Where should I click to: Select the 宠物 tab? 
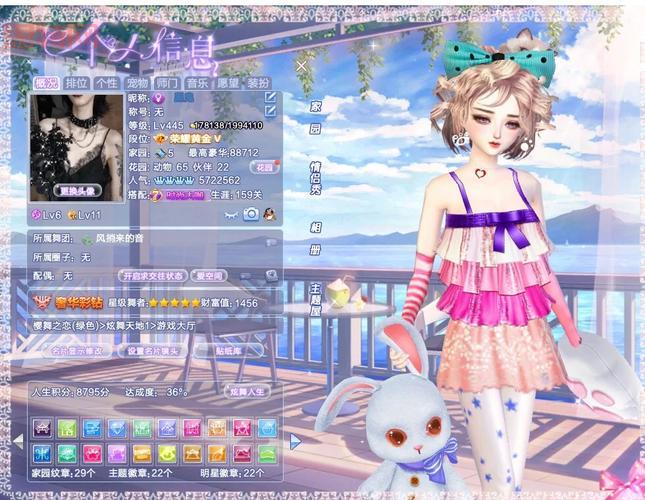click(137, 83)
